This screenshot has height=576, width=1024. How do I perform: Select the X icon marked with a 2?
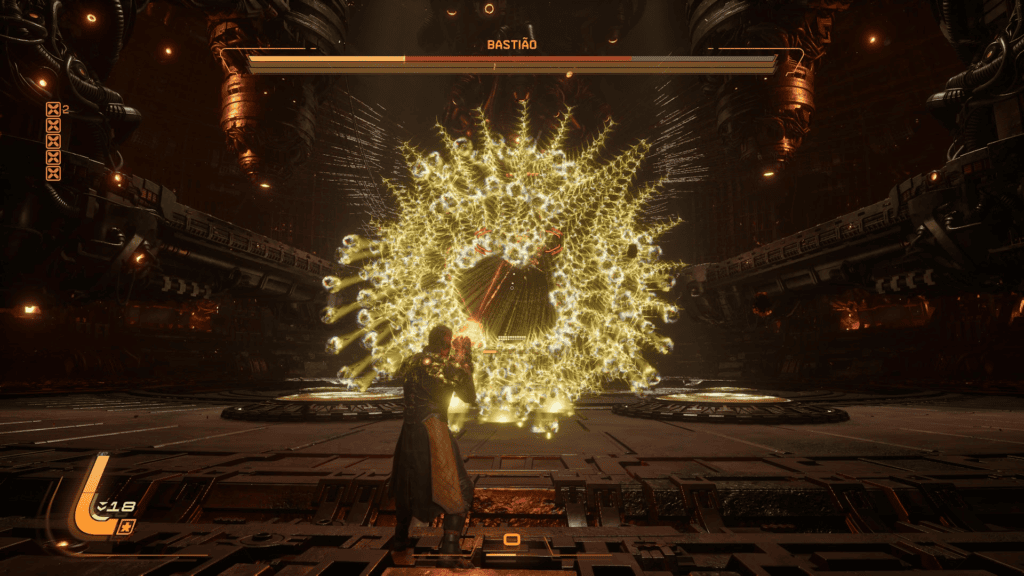coord(53,110)
